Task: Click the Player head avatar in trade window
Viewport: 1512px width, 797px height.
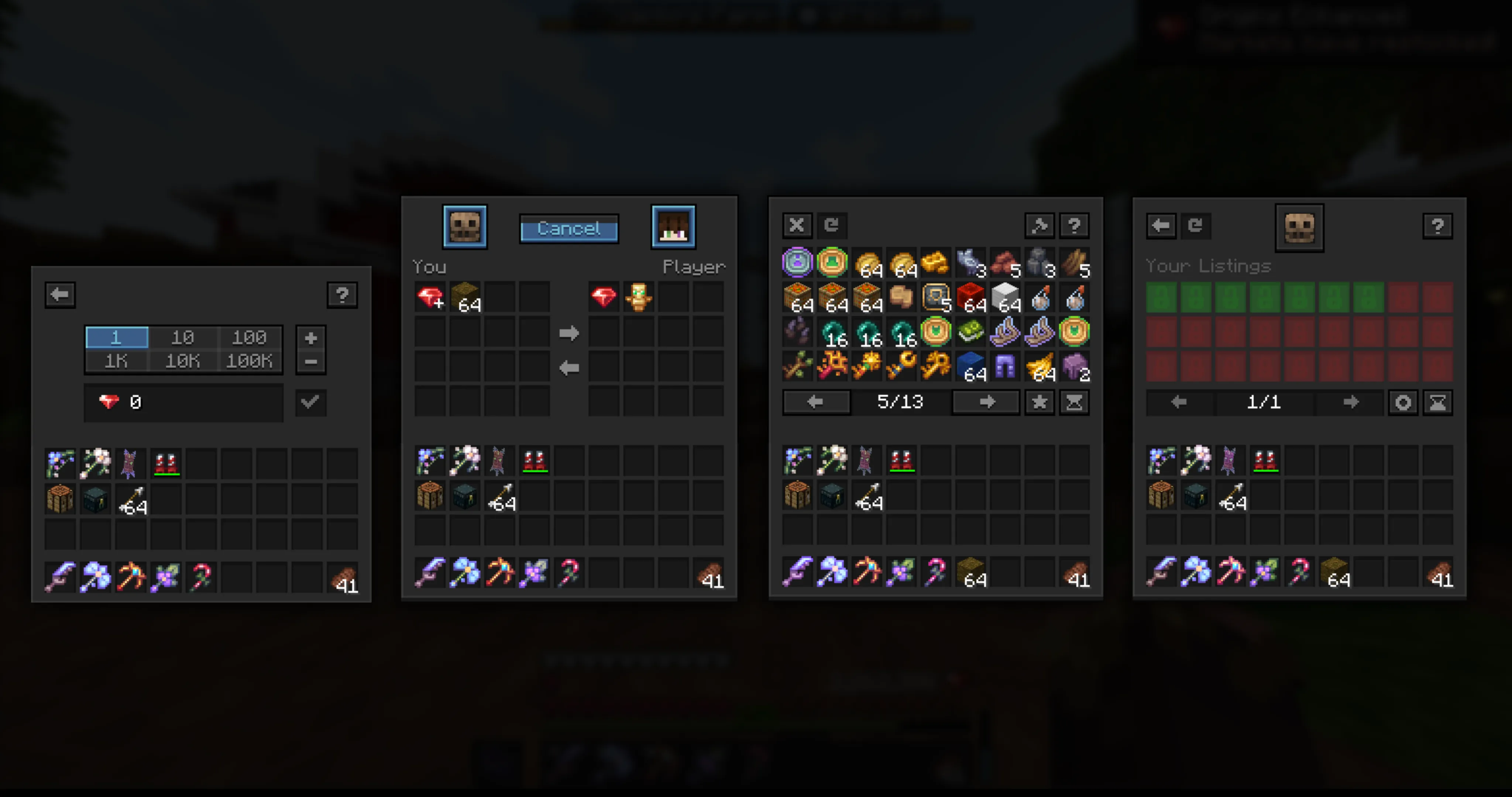Action: click(x=673, y=227)
